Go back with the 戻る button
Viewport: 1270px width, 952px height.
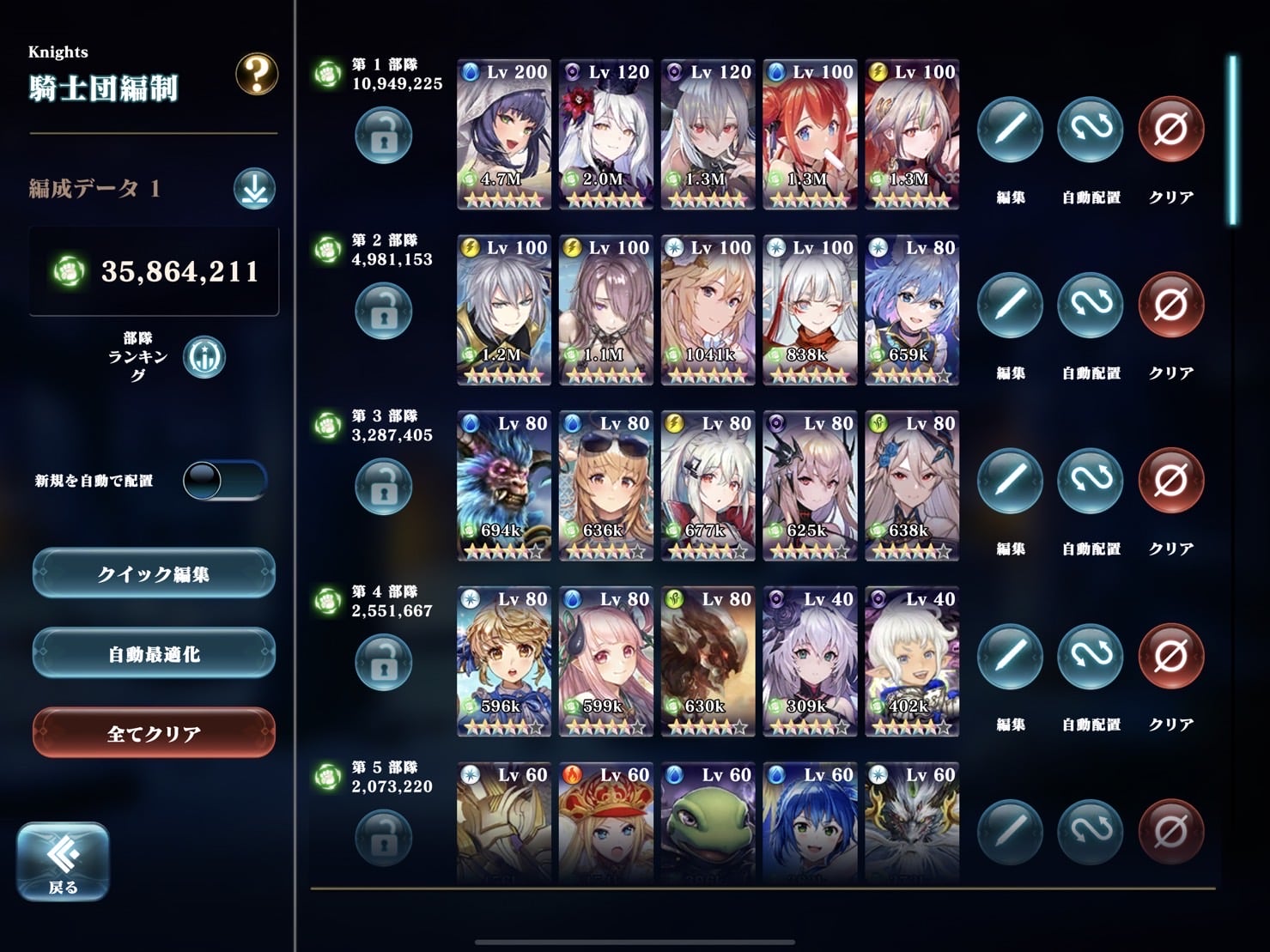63,861
